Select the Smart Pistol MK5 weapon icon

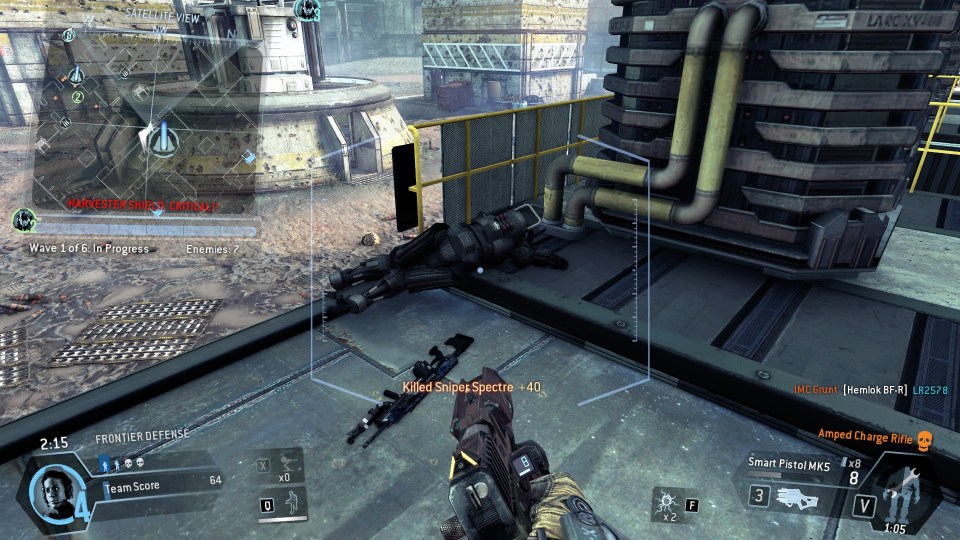pos(801,495)
